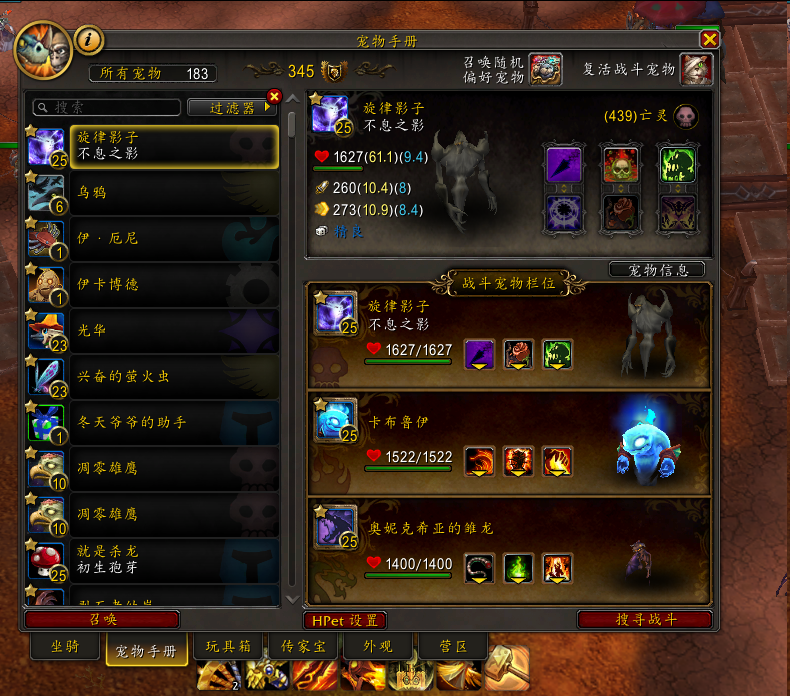
Task: Switch to the 坐骑 mounts tab
Action: [x=64, y=646]
